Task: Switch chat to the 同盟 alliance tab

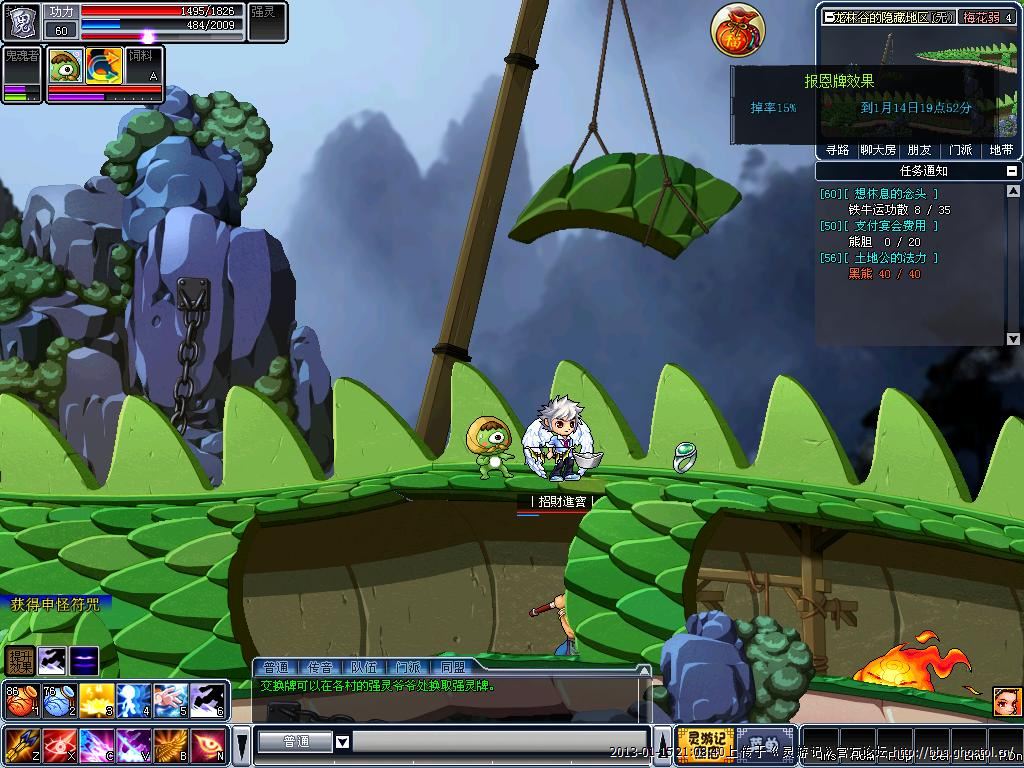Action: (452, 667)
